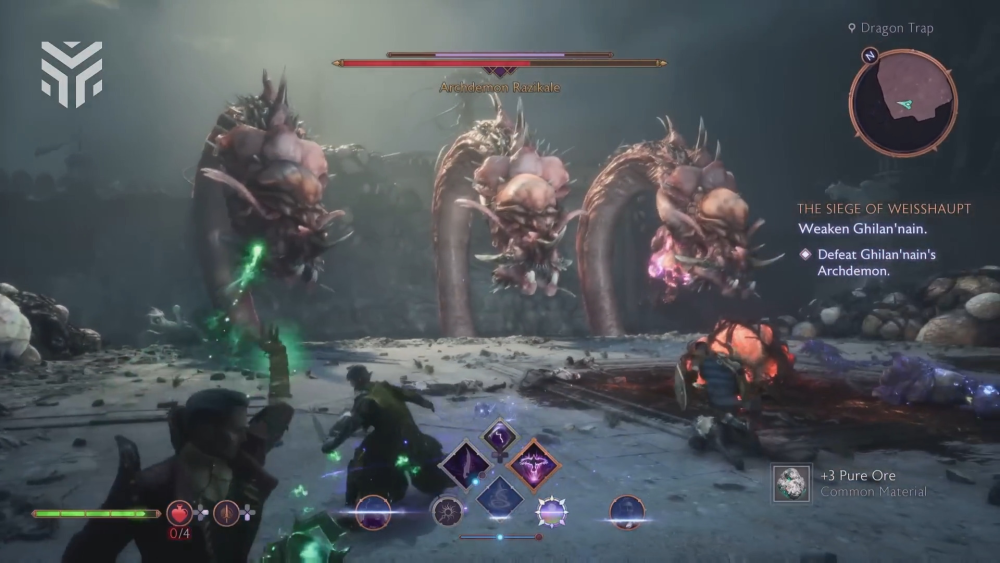
Task: Click the round rune wheel icon
Action: coord(447,512)
